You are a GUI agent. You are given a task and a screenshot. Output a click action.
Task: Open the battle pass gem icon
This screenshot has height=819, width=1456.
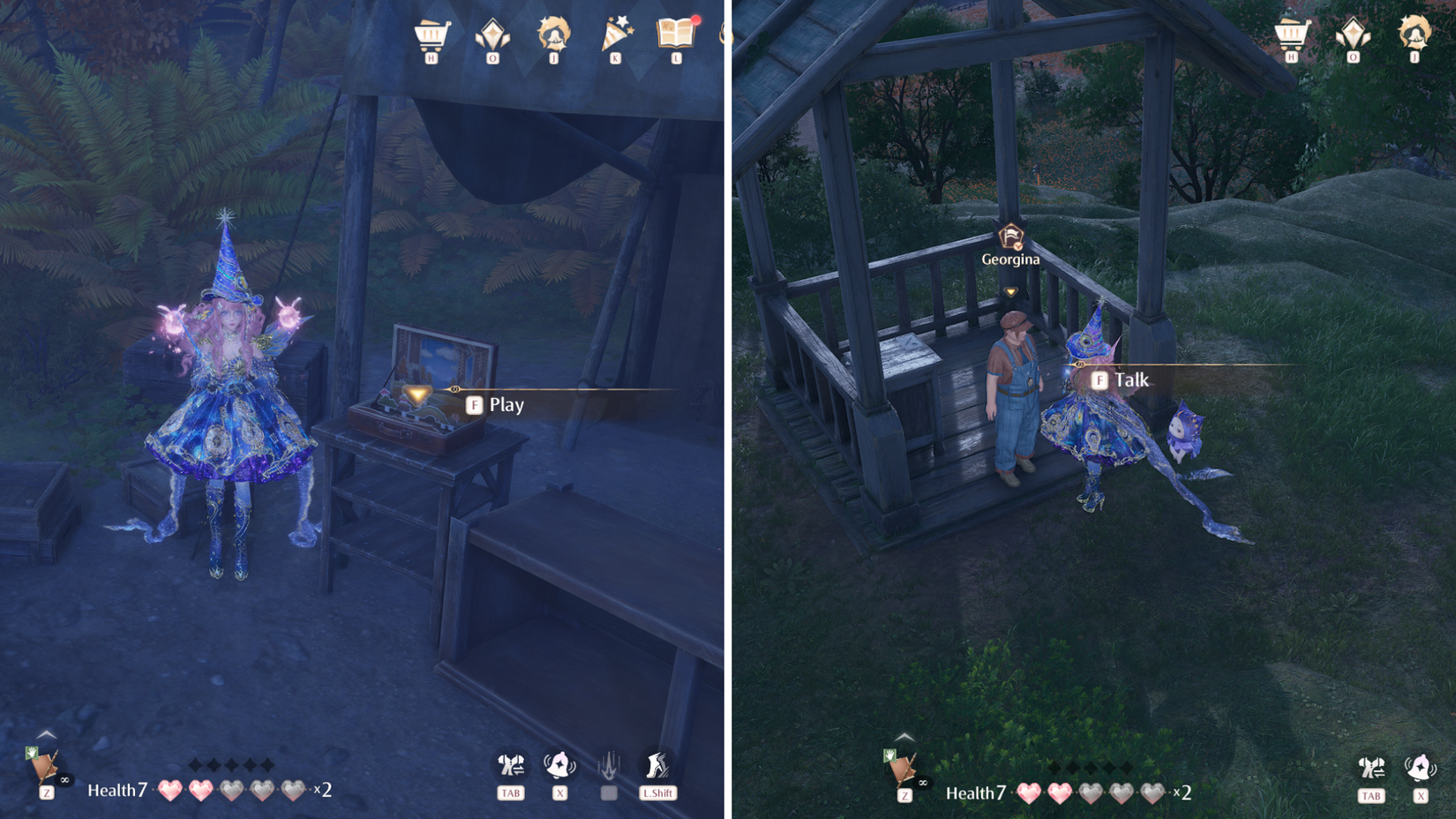click(492, 34)
